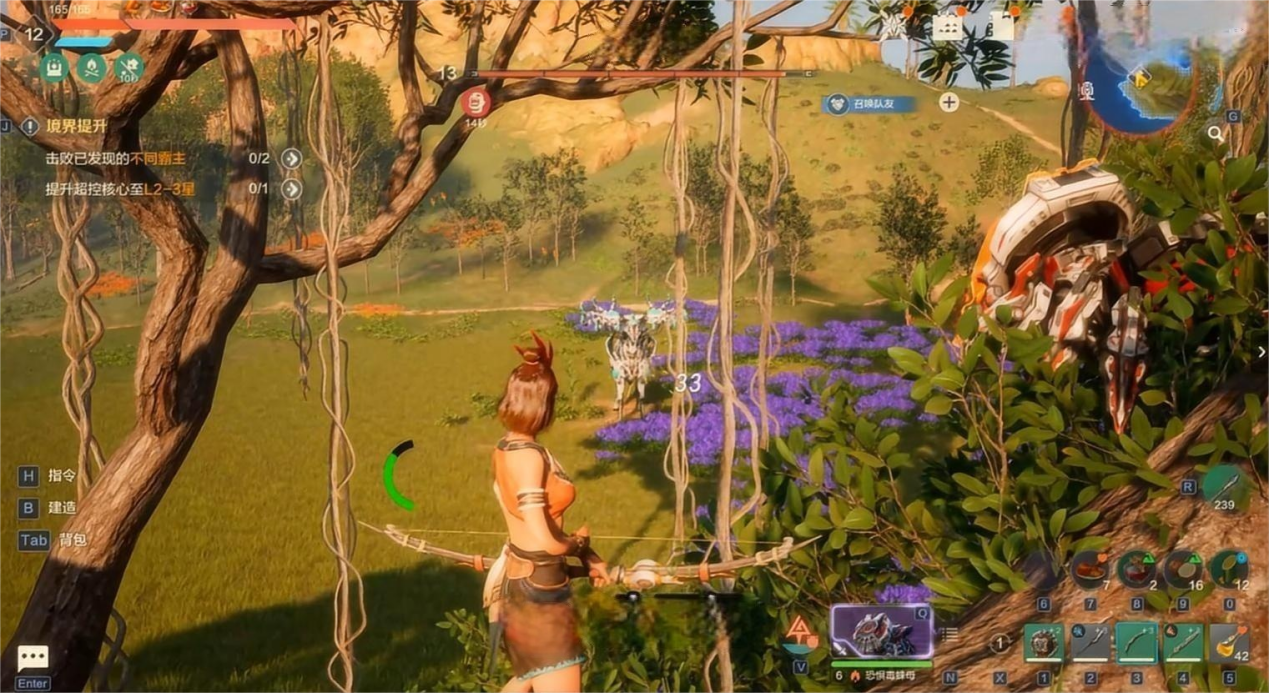Open the list icon beside companion portrait
The image size is (1269, 693).
951,633
